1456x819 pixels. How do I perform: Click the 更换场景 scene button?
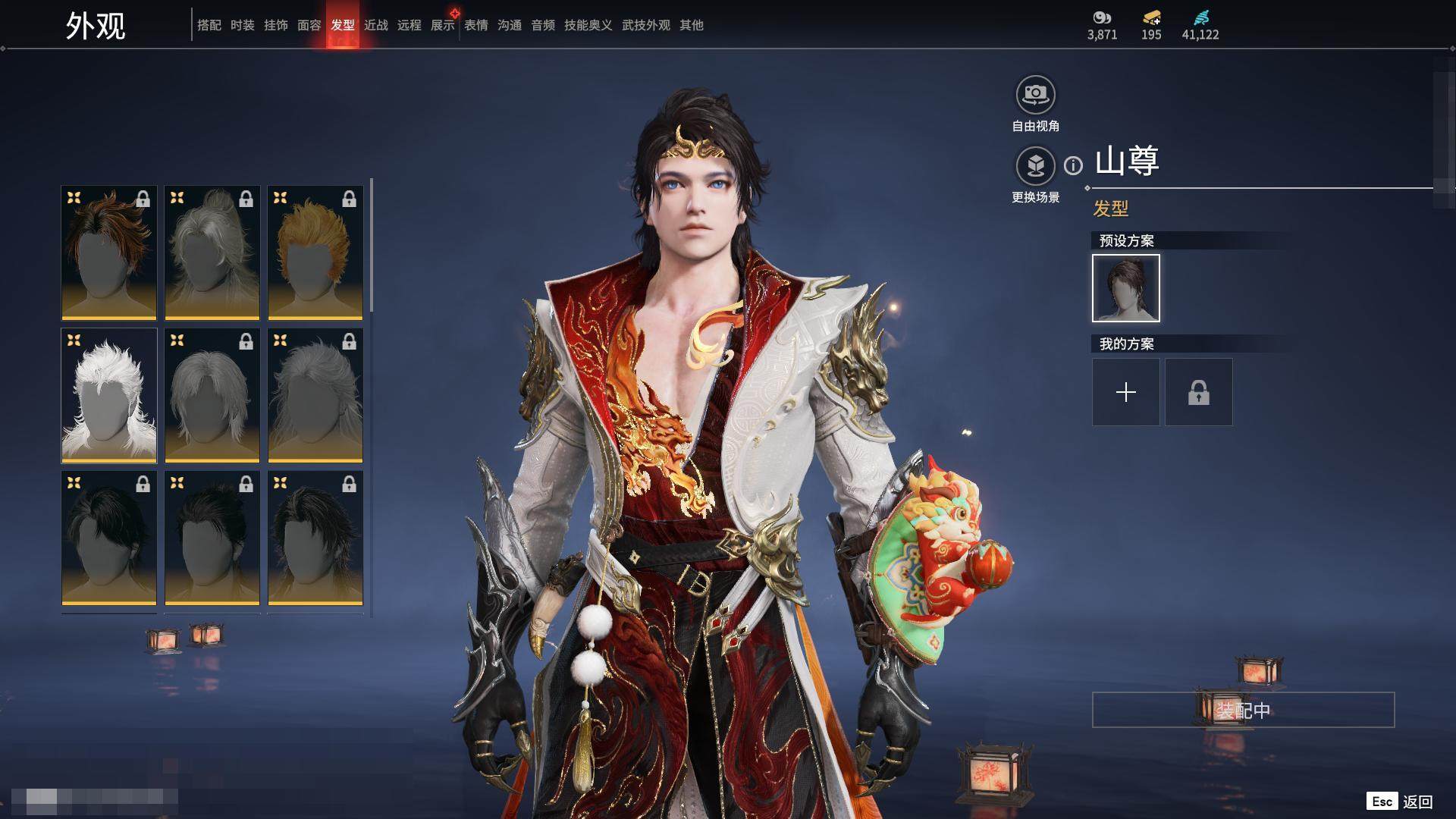tap(1035, 166)
